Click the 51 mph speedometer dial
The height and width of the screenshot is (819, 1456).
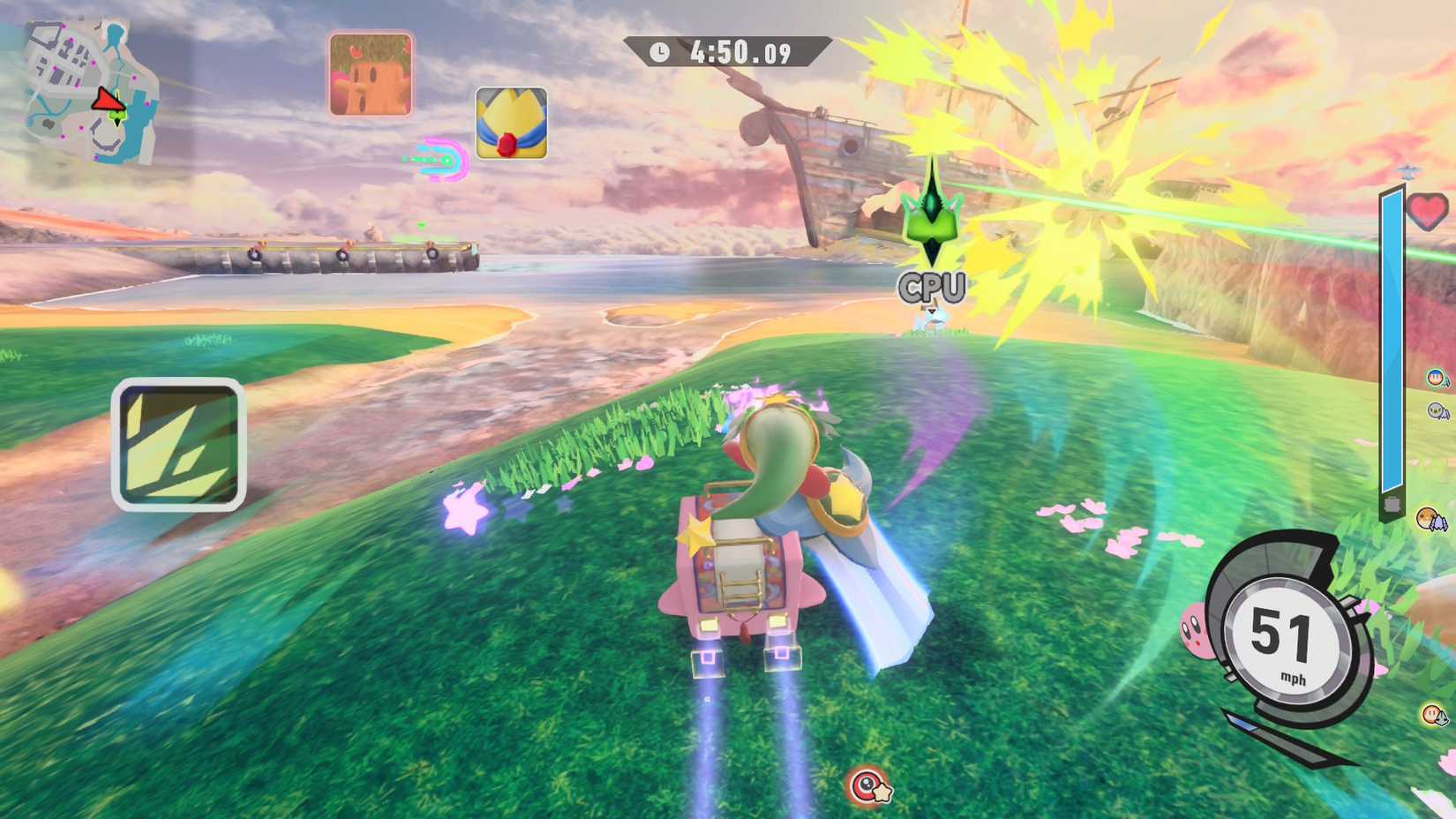coord(1288,639)
